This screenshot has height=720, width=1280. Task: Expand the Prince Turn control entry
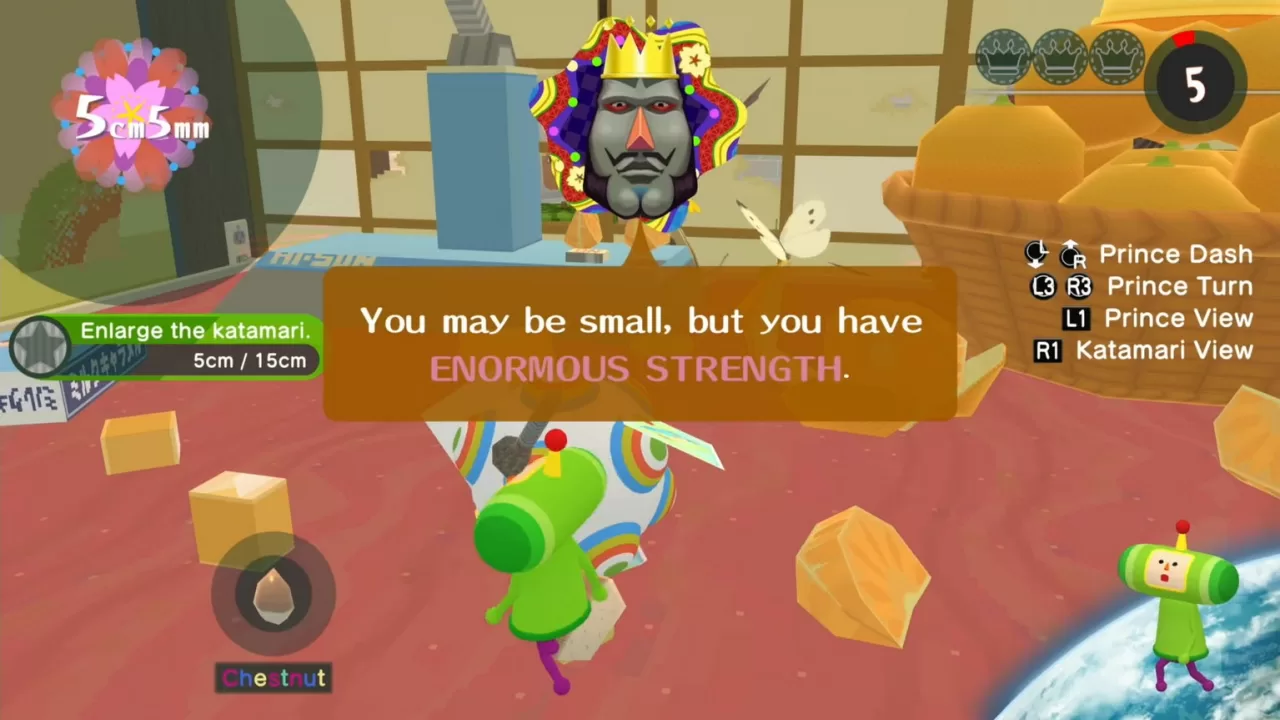tap(1180, 286)
